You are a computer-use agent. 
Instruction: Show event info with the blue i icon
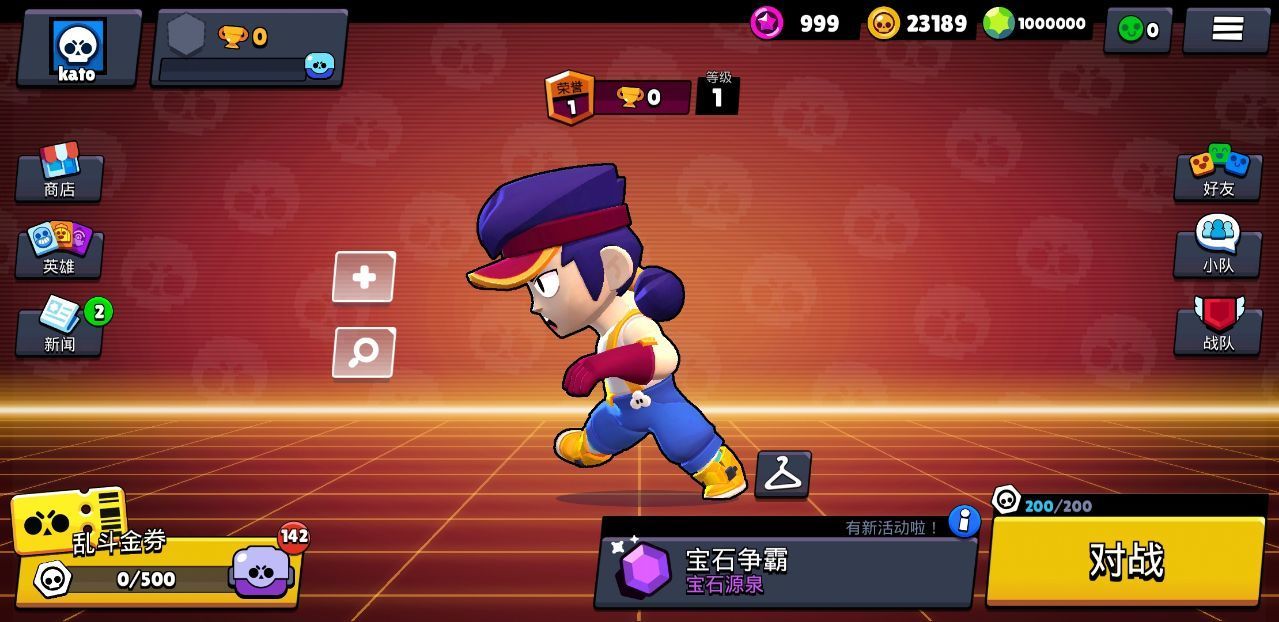pos(964,521)
